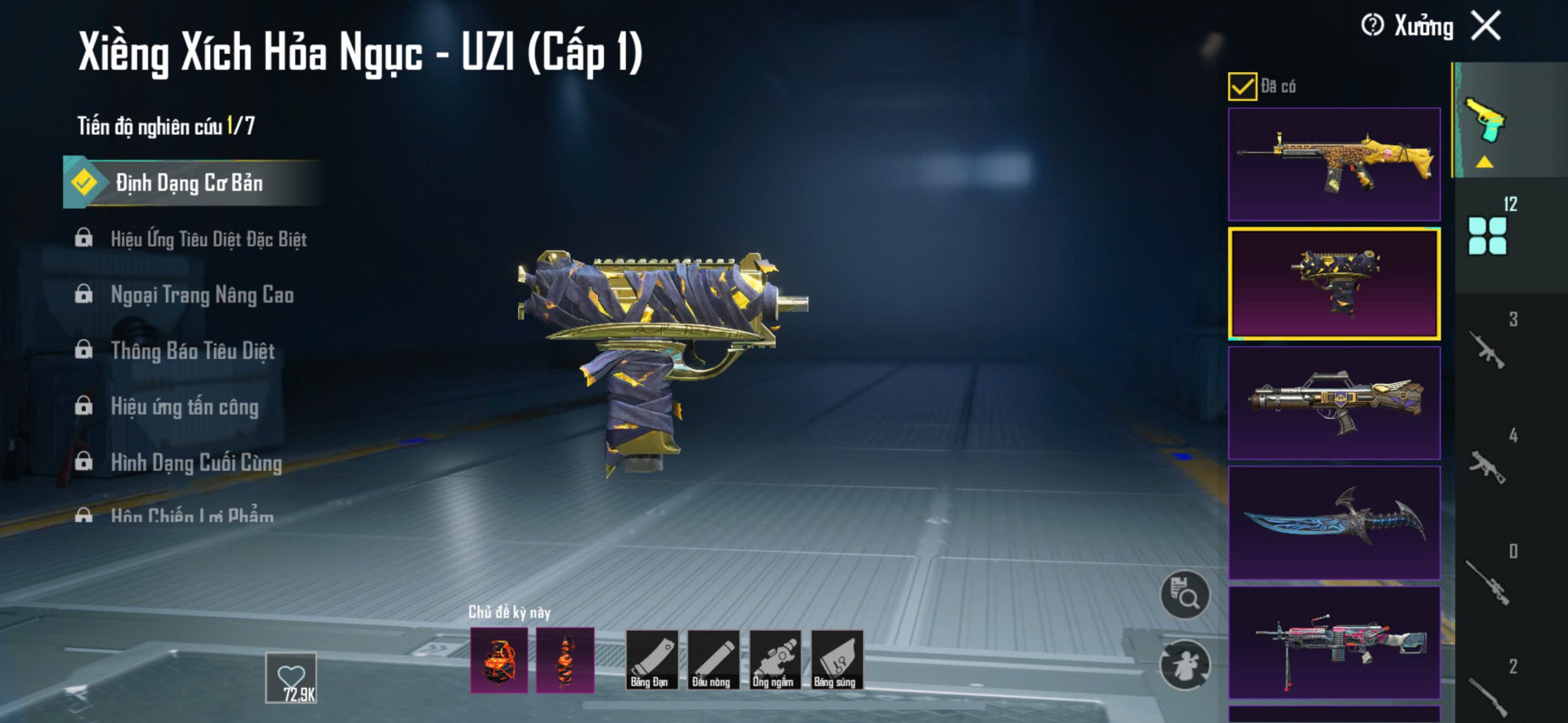Like the skin with the heart button
Image resolution: width=1568 pixels, height=723 pixels.
pyautogui.click(x=291, y=677)
